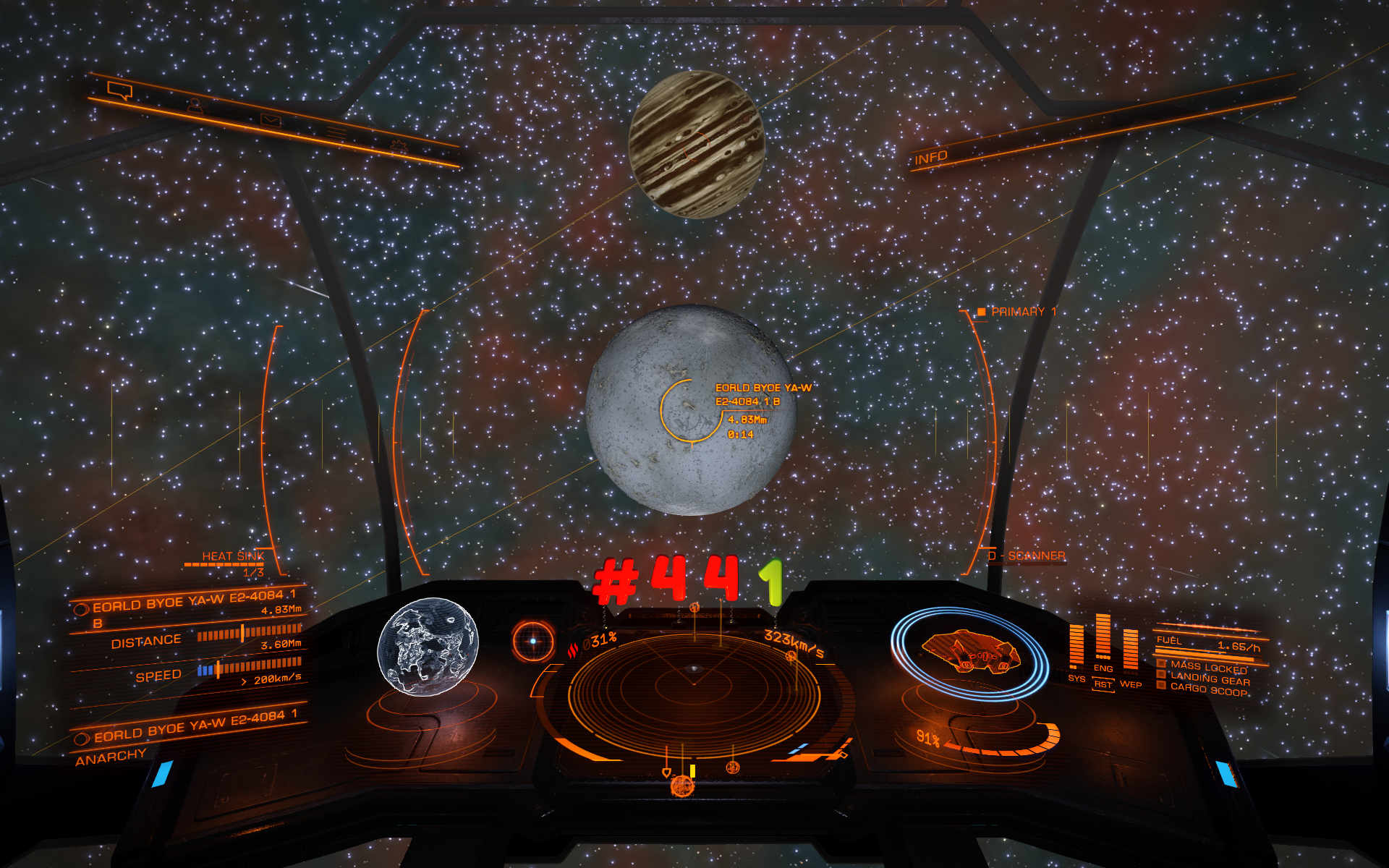The width and height of the screenshot is (1389, 868).
Task: Click the ship shield hologram
Action: pyautogui.click(x=969, y=652)
